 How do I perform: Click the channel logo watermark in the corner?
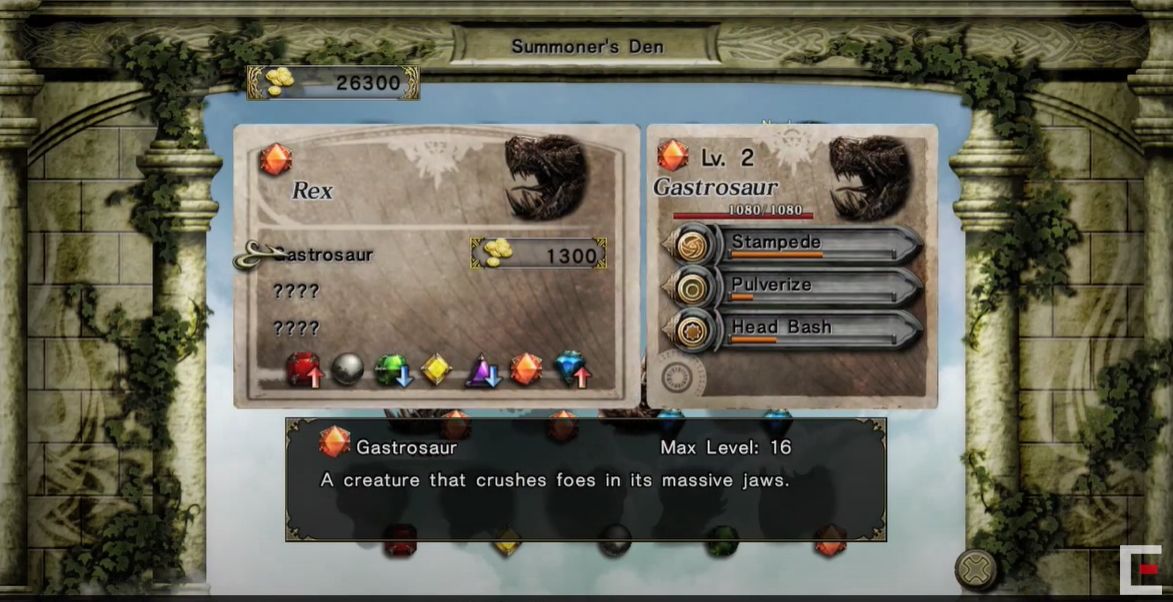click(1140, 570)
